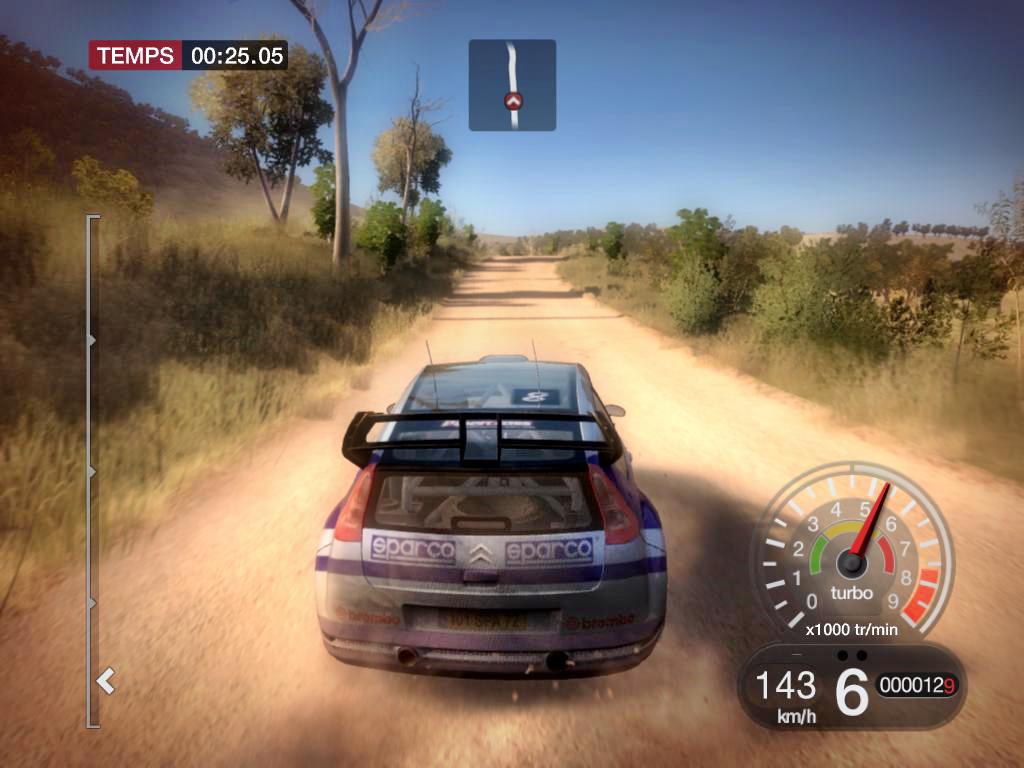Select the red car marker on minimap
This screenshot has height=768, width=1024.
514,101
